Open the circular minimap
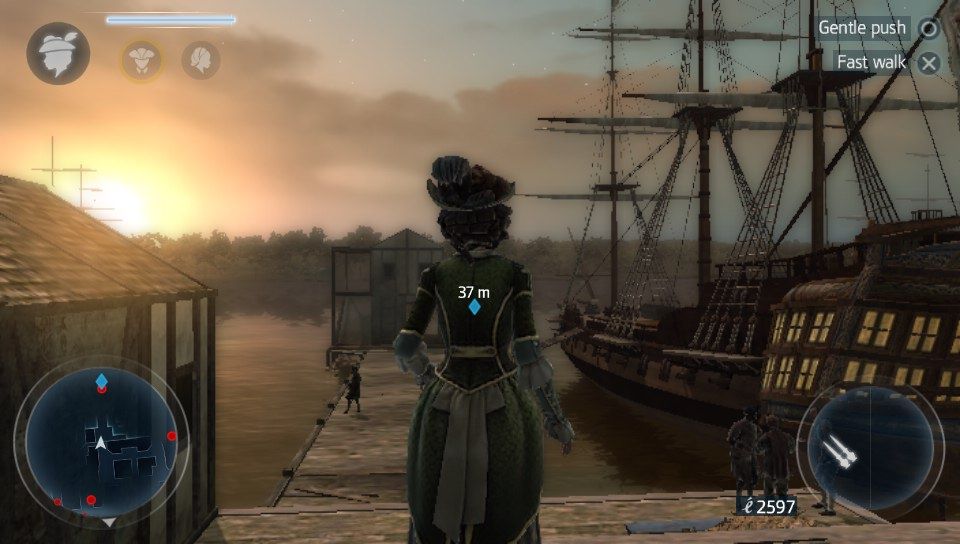 (101, 442)
